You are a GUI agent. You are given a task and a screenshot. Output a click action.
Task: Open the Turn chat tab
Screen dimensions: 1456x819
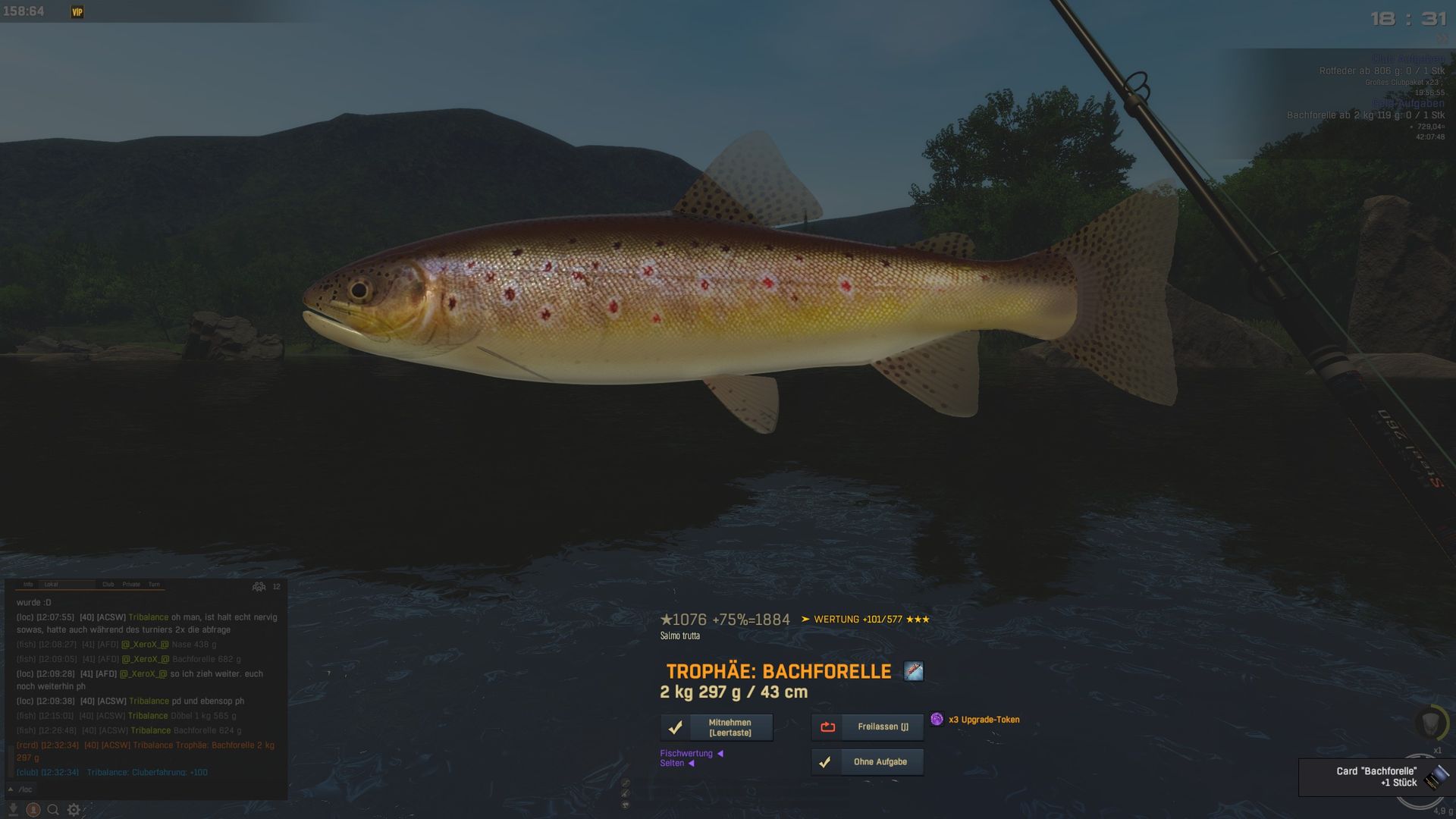point(154,585)
